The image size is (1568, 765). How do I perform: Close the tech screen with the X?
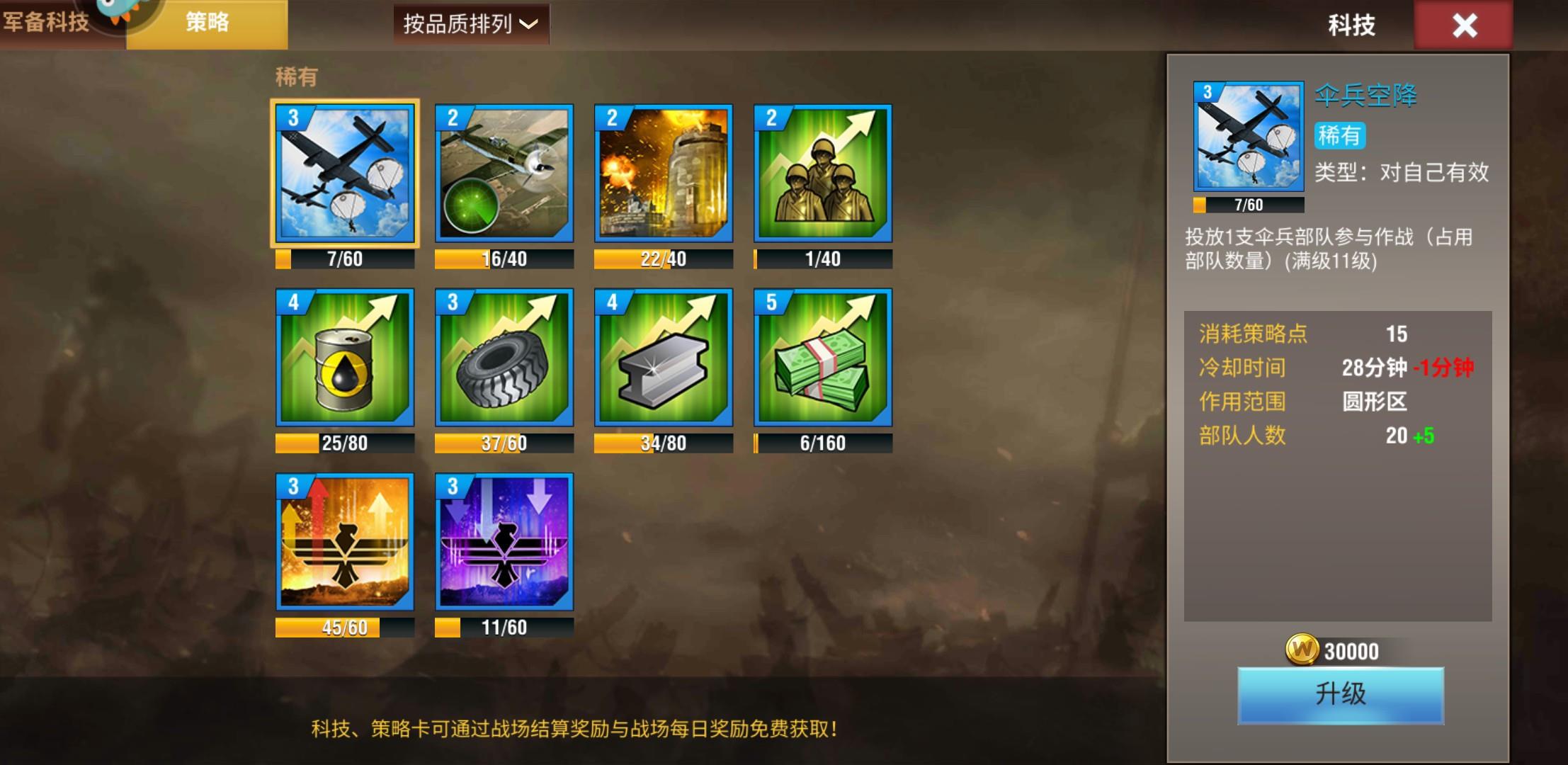point(1464,25)
